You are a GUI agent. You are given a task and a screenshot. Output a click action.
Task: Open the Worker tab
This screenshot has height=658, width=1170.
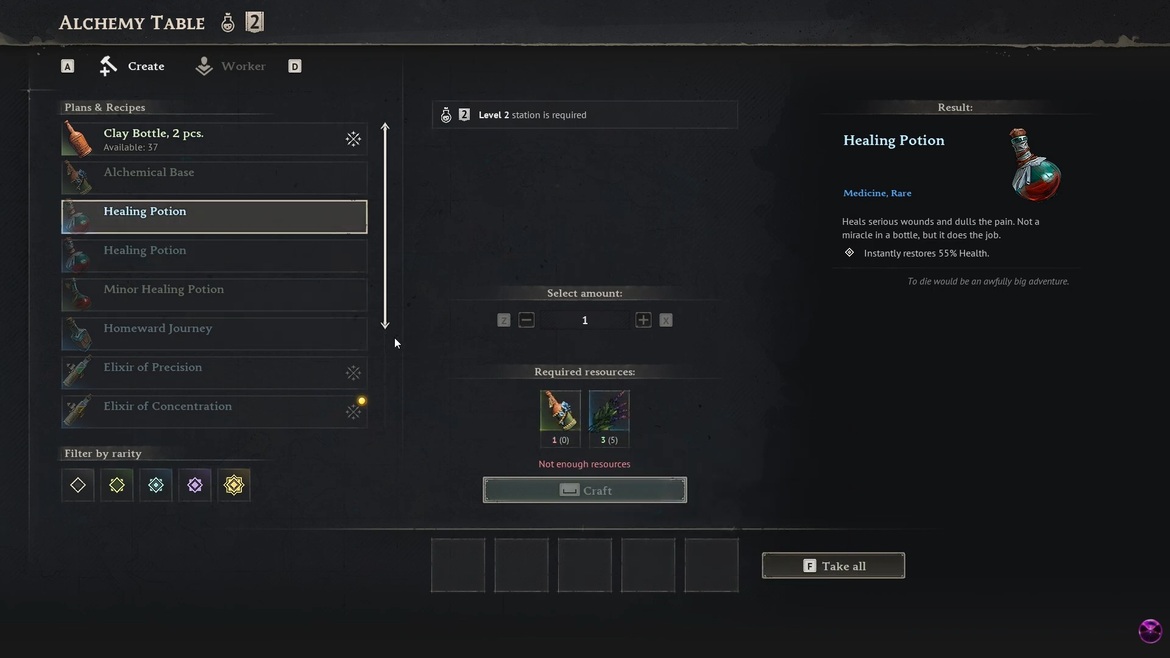point(231,66)
